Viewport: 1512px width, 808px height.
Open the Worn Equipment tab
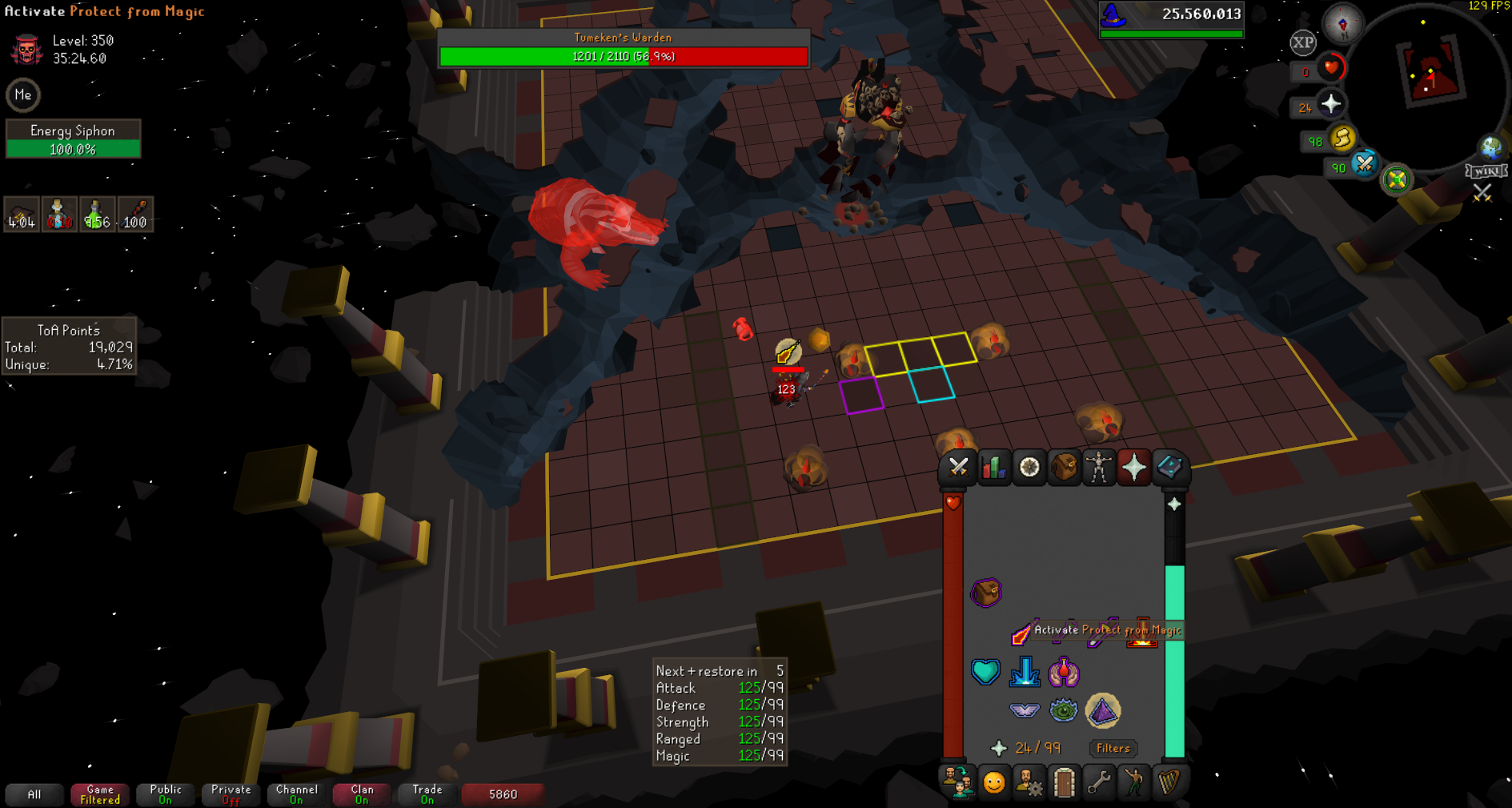(1099, 467)
